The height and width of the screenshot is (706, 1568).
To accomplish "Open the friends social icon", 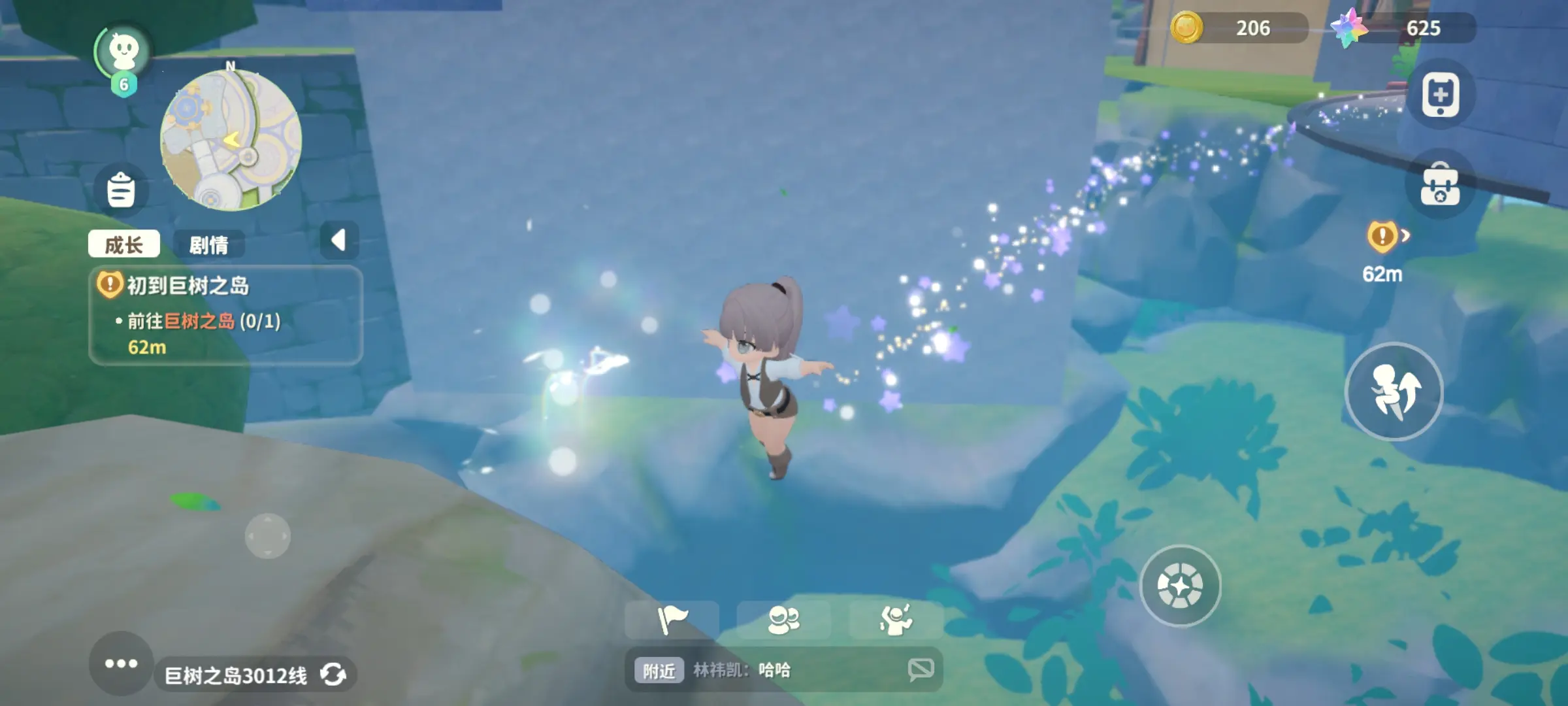I will coord(783,620).
